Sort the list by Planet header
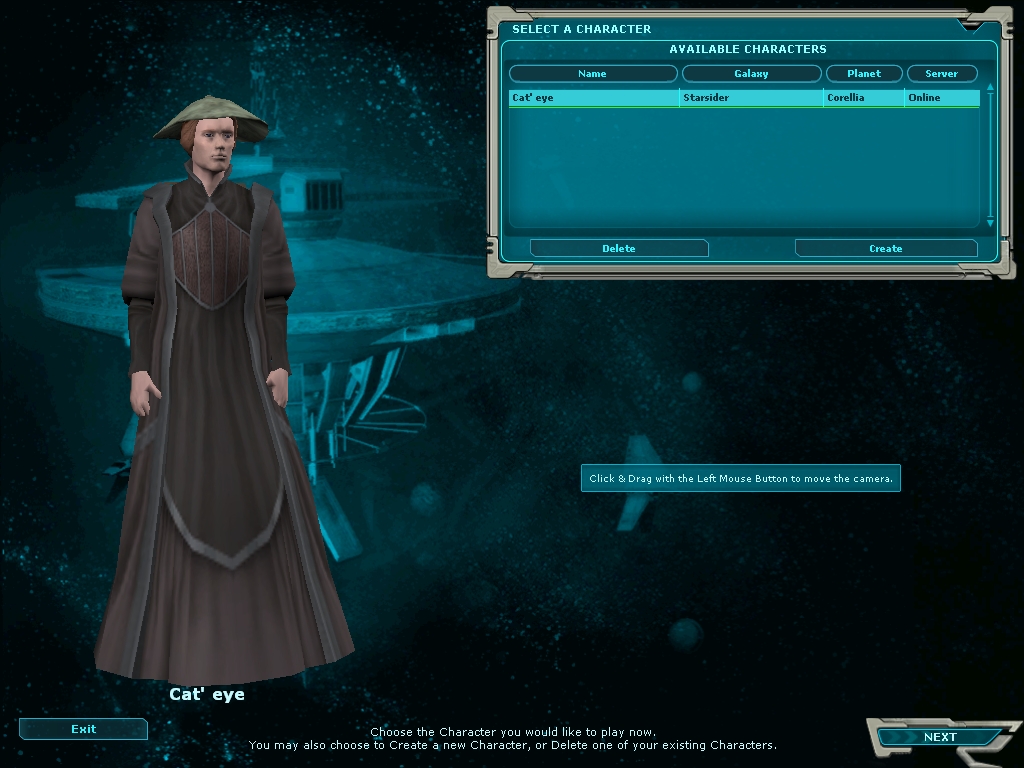The height and width of the screenshot is (768, 1024). 864,74
